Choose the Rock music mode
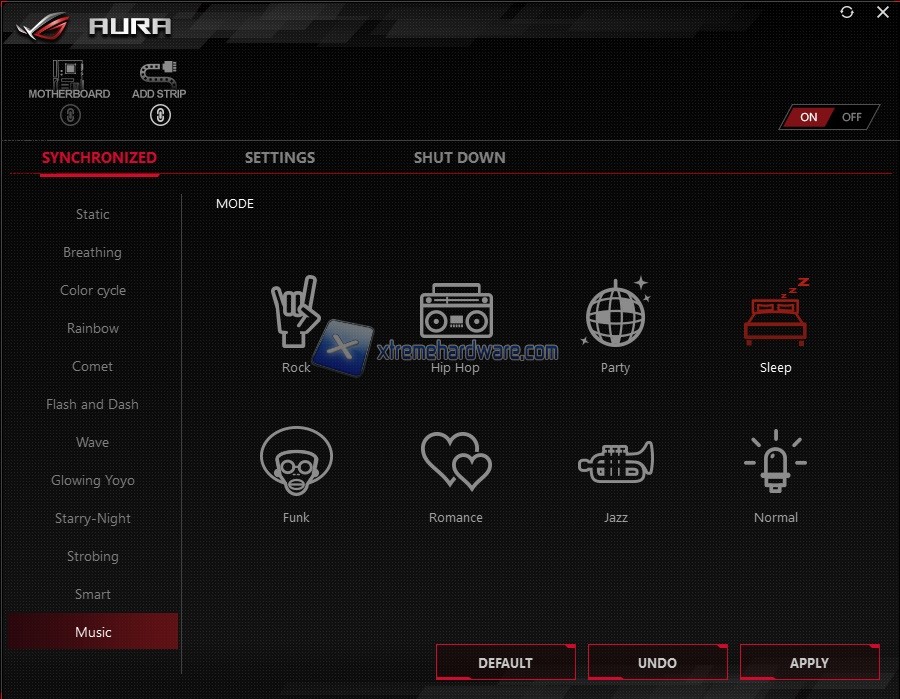Image resolution: width=900 pixels, height=699 pixels. (296, 312)
